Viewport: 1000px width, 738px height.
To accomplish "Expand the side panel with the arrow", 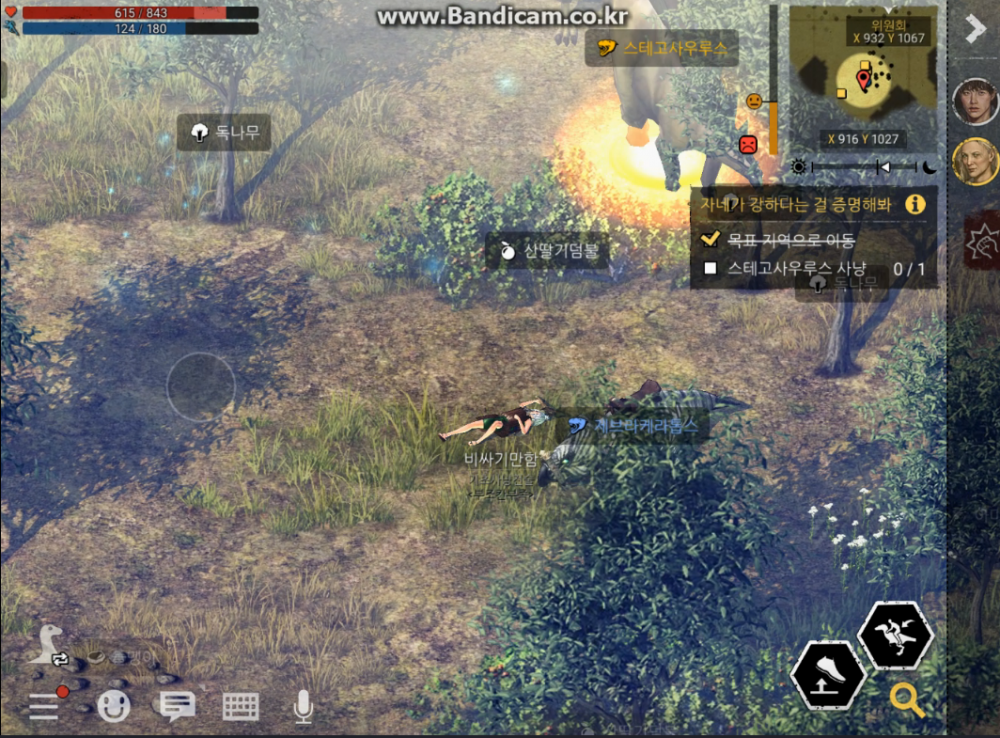I will coord(975,28).
